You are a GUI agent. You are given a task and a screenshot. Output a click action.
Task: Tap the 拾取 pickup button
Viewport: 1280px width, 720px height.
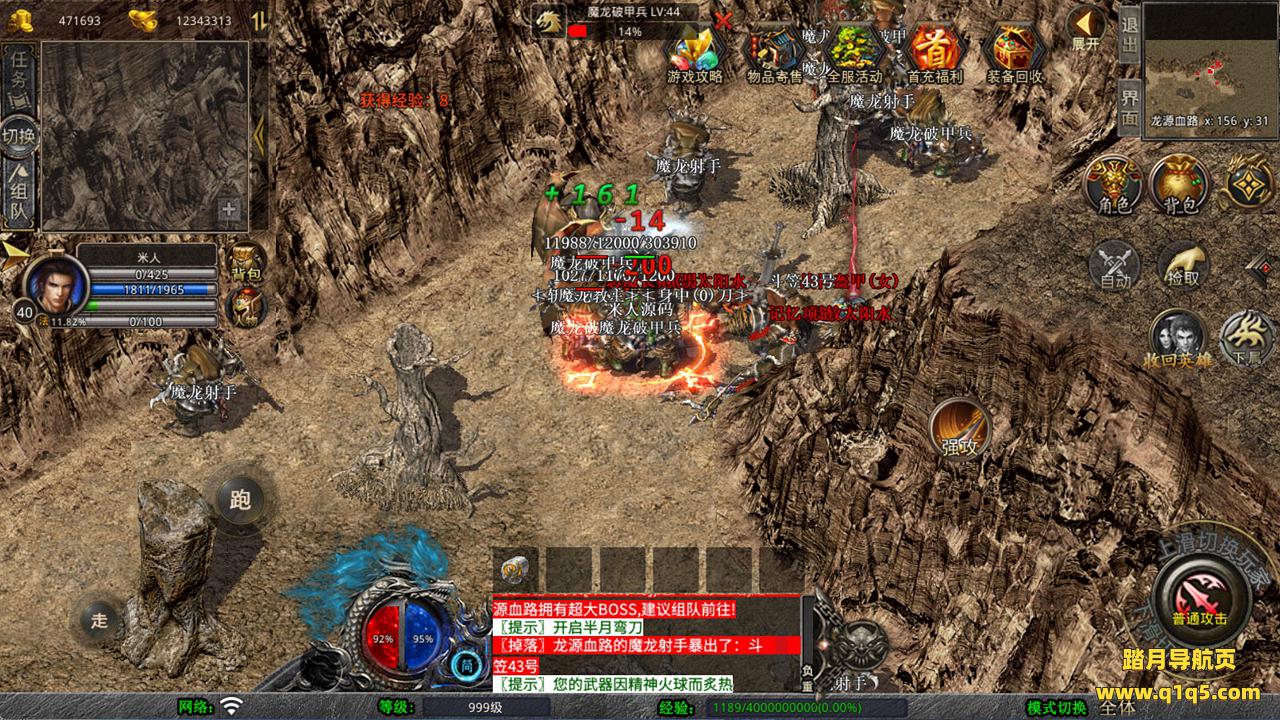[x=1183, y=266]
